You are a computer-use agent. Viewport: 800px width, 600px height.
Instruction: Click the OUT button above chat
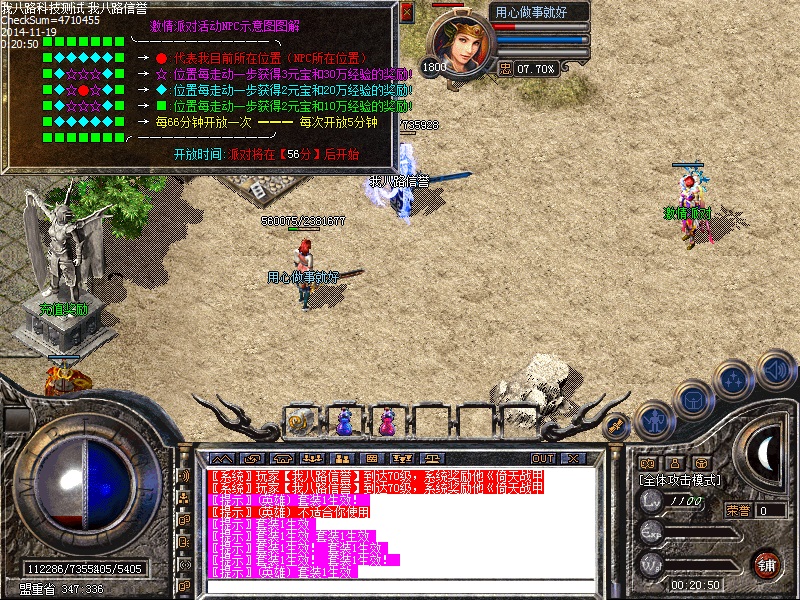tap(543, 458)
